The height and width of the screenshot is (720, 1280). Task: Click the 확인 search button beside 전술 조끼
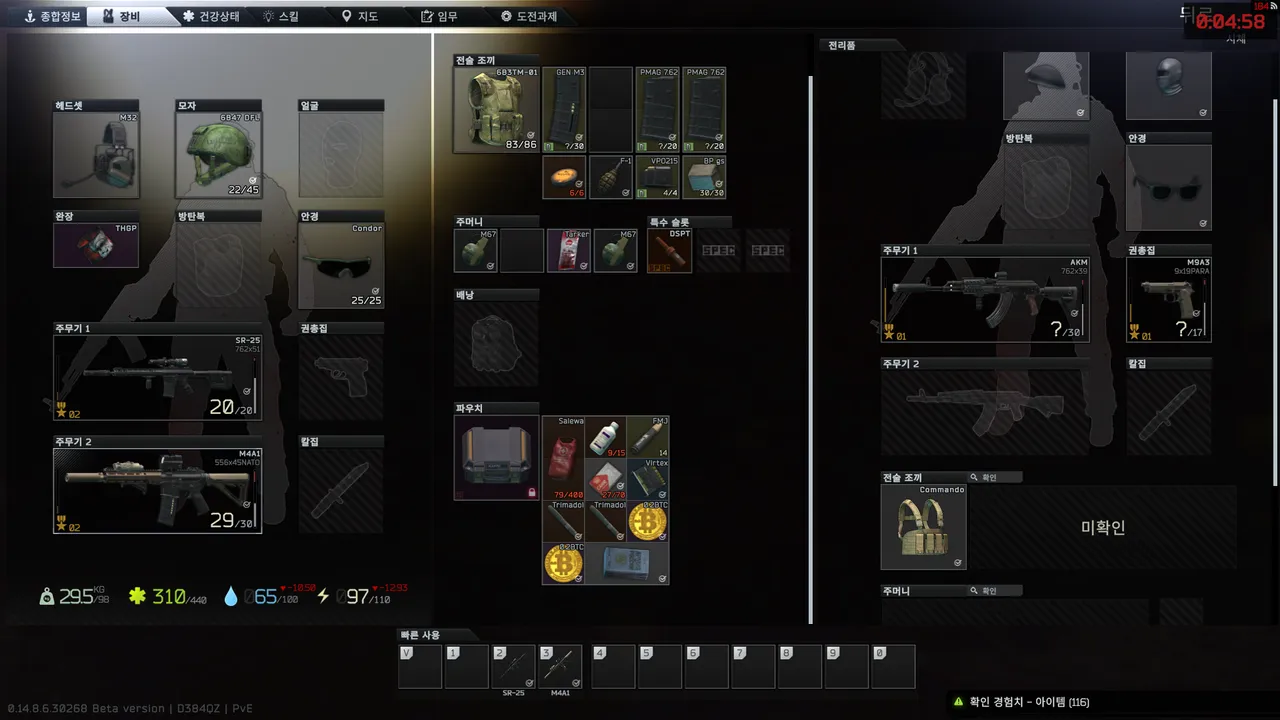click(x=983, y=478)
